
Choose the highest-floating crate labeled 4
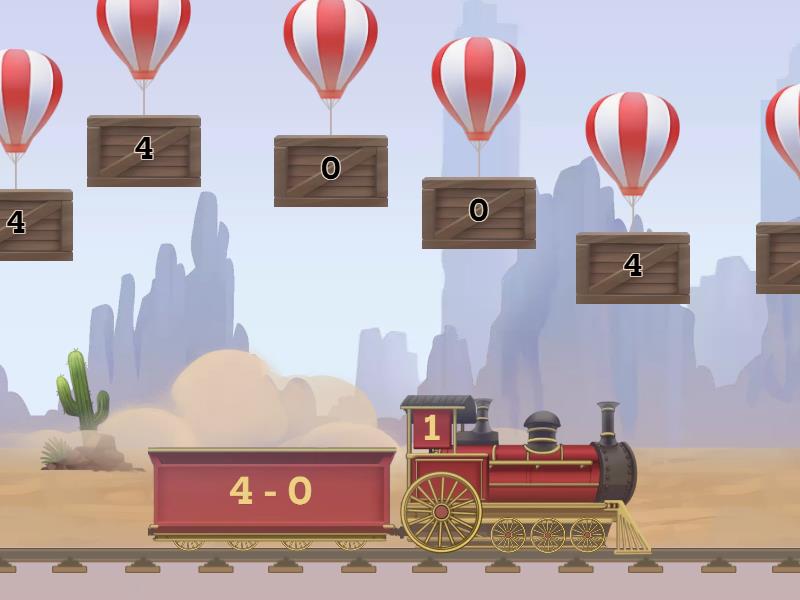point(144,150)
